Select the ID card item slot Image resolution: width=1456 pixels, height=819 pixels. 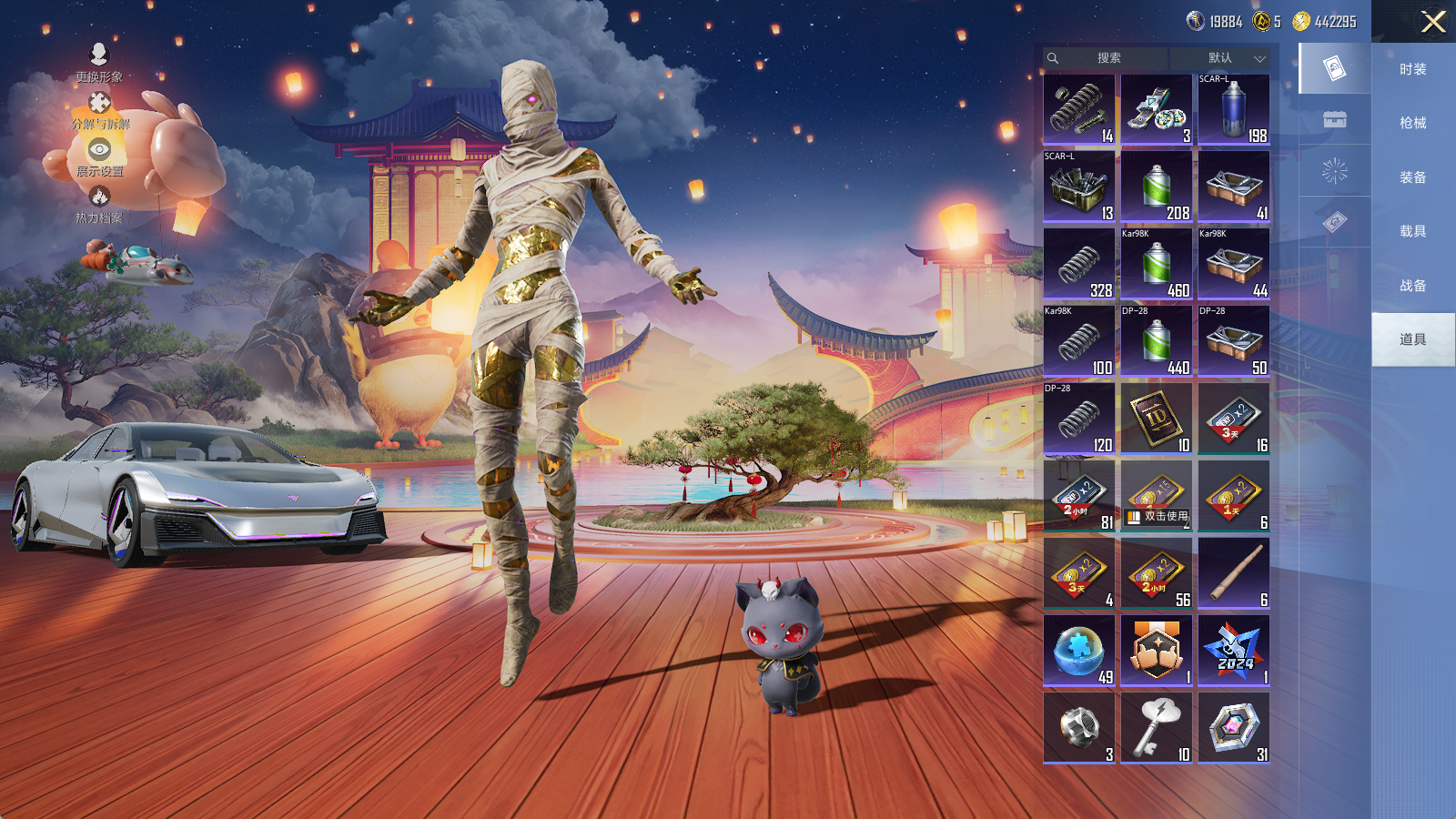[1156, 419]
